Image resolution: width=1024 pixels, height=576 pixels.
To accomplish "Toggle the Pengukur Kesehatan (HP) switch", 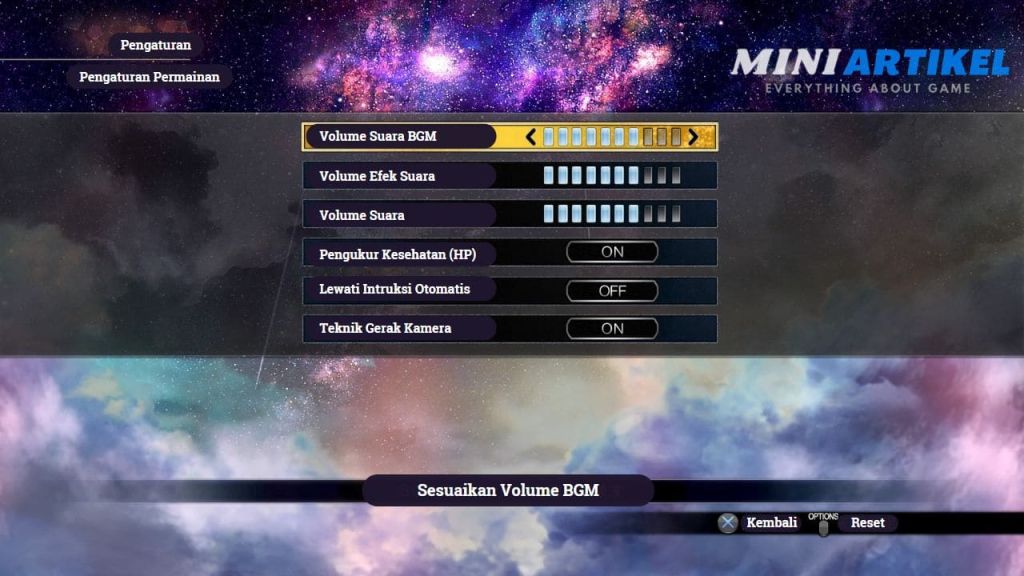I will pyautogui.click(x=612, y=252).
